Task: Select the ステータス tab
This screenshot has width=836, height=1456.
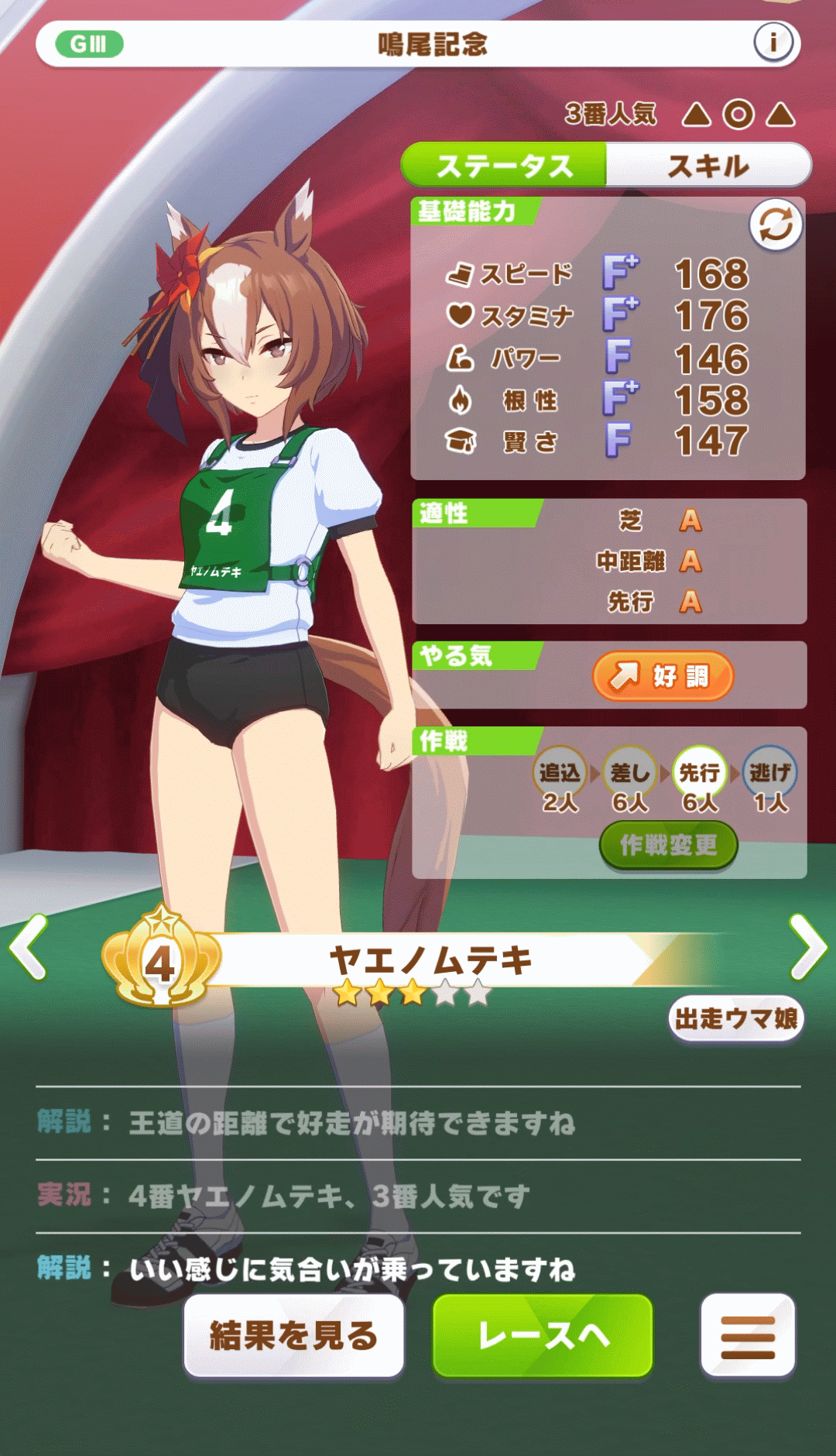Action: tap(504, 165)
